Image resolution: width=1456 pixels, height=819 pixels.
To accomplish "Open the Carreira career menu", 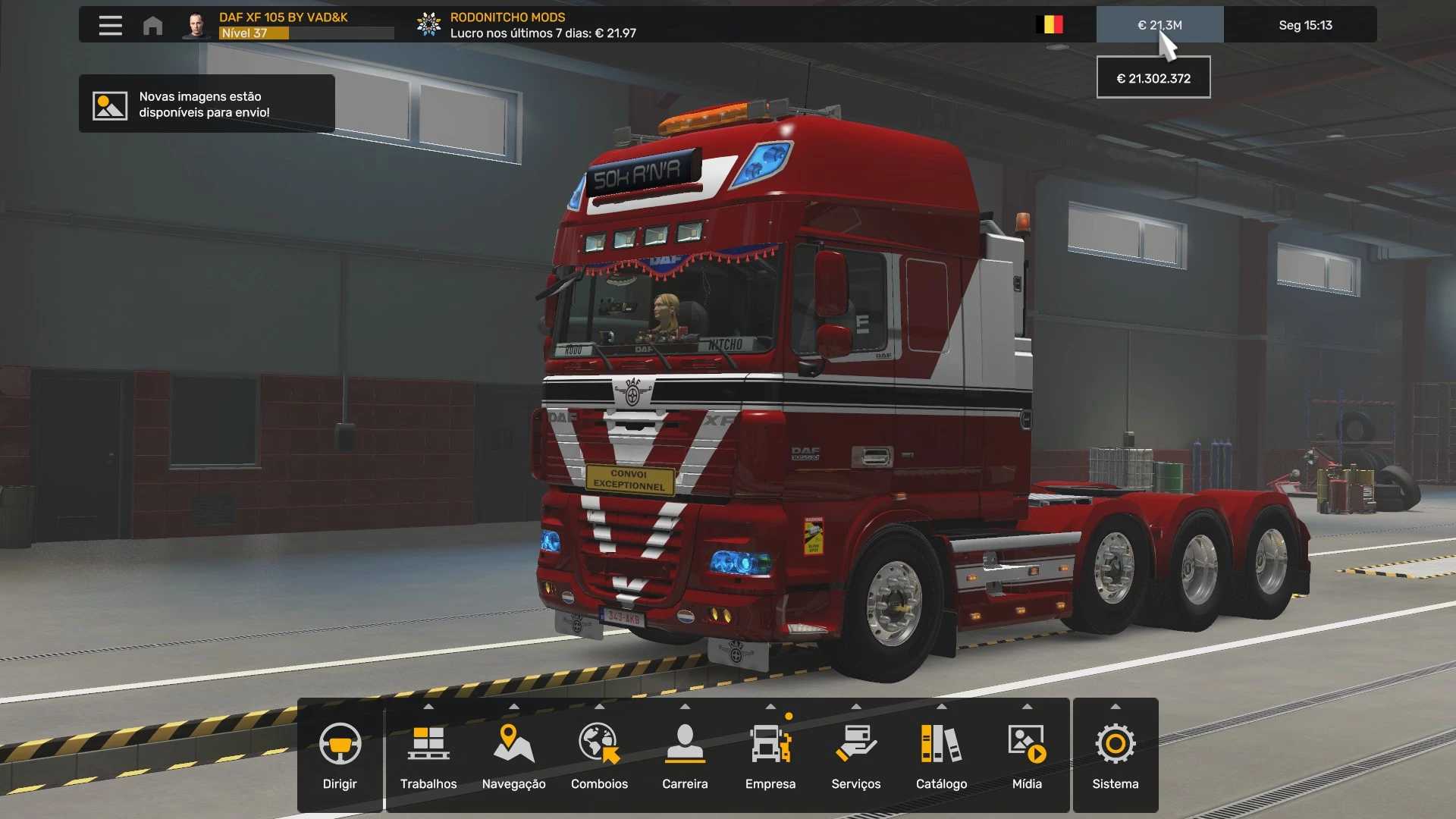I will tap(685, 755).
